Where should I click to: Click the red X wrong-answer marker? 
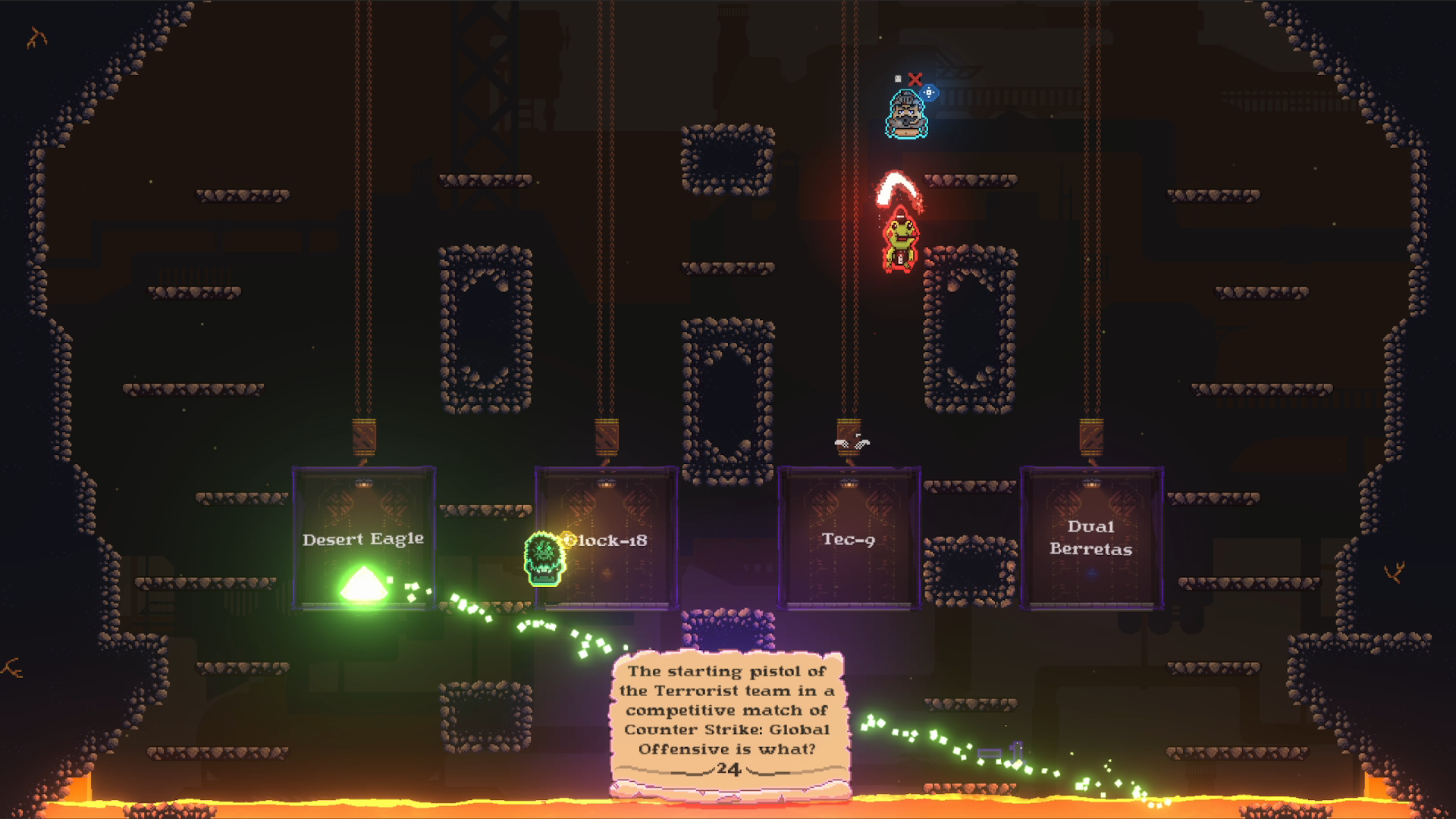pos(915,80)
